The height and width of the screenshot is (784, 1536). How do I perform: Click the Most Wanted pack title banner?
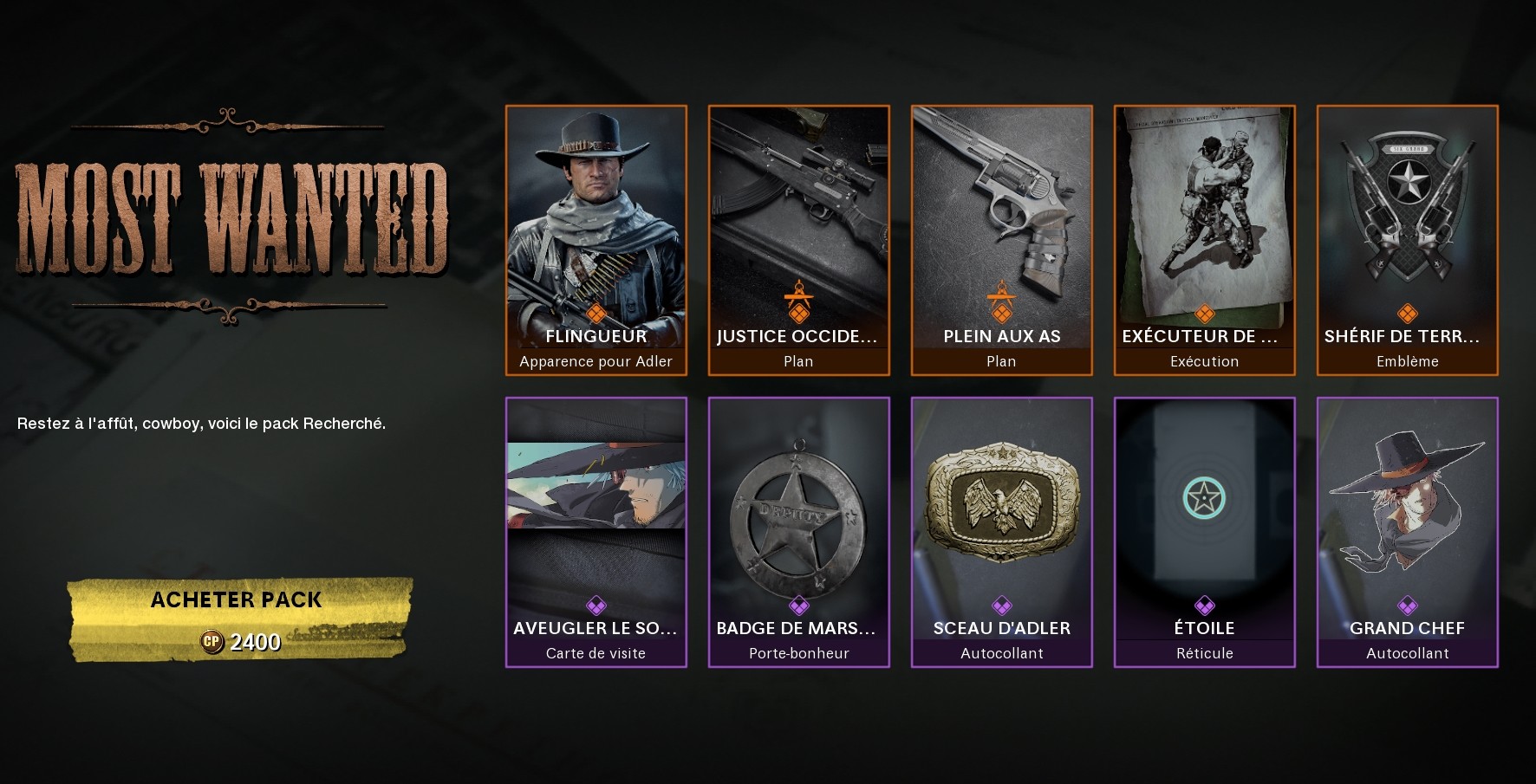pos(232,217)
